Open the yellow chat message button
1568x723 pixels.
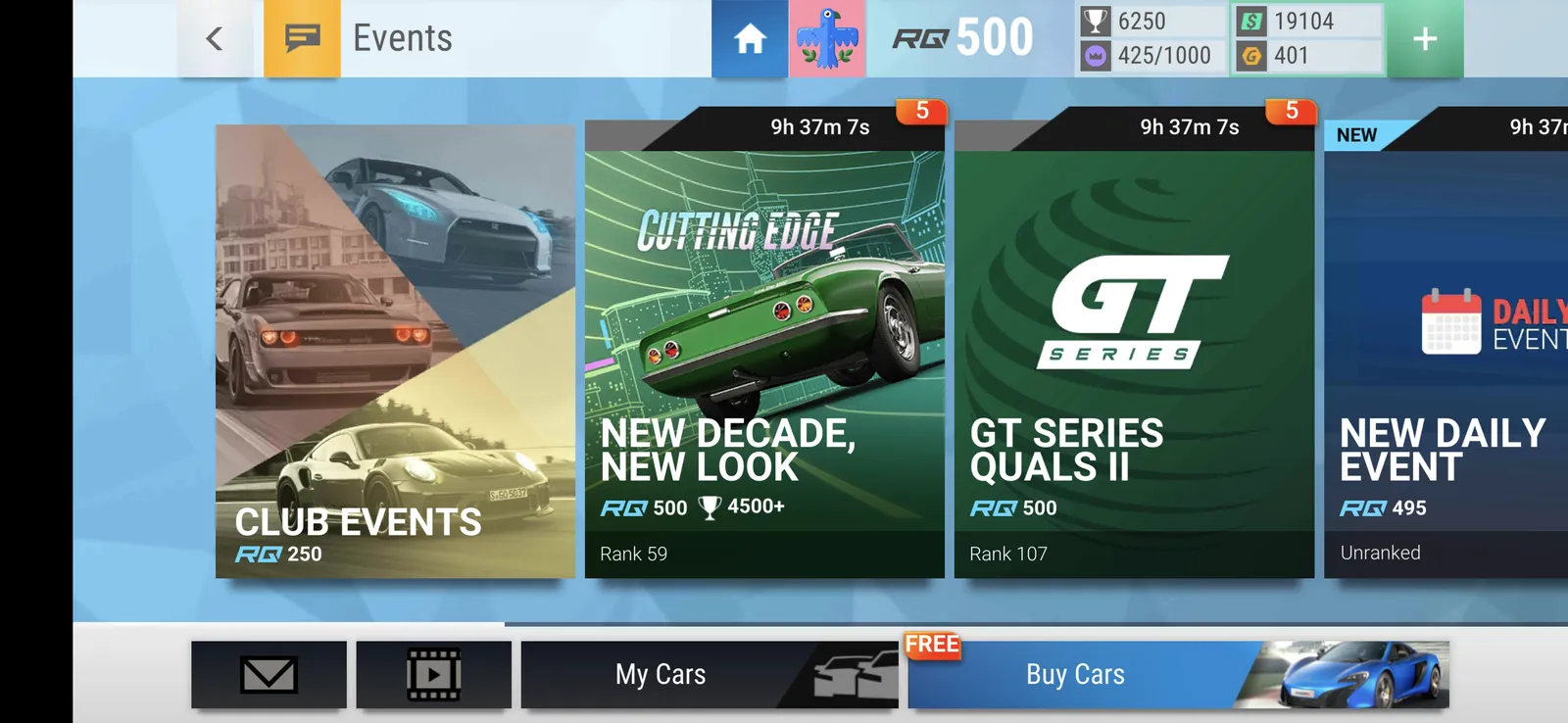(x=302, y=39)
